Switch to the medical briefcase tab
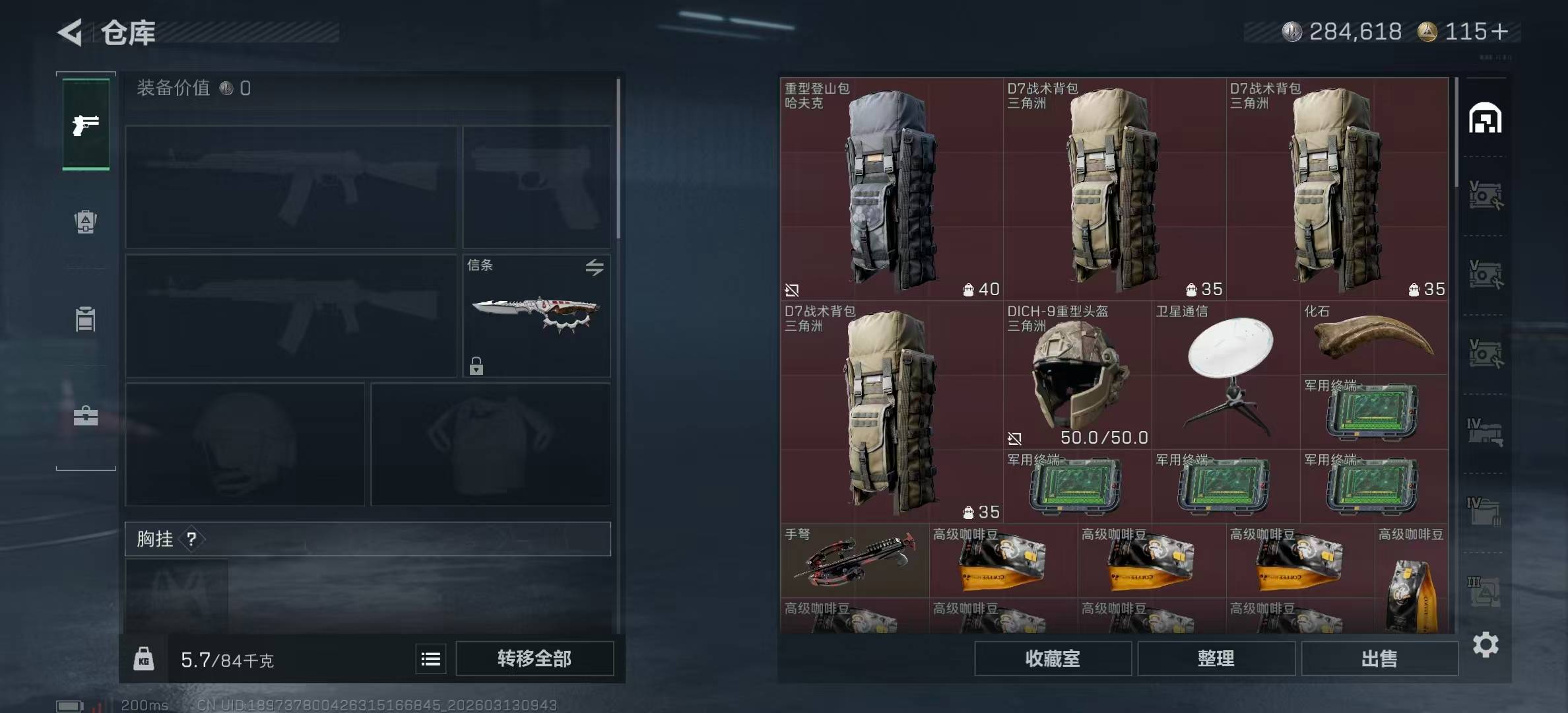The width and height of the screenshot is (1568, 713). pyautogui.click(x=86, y=416)
